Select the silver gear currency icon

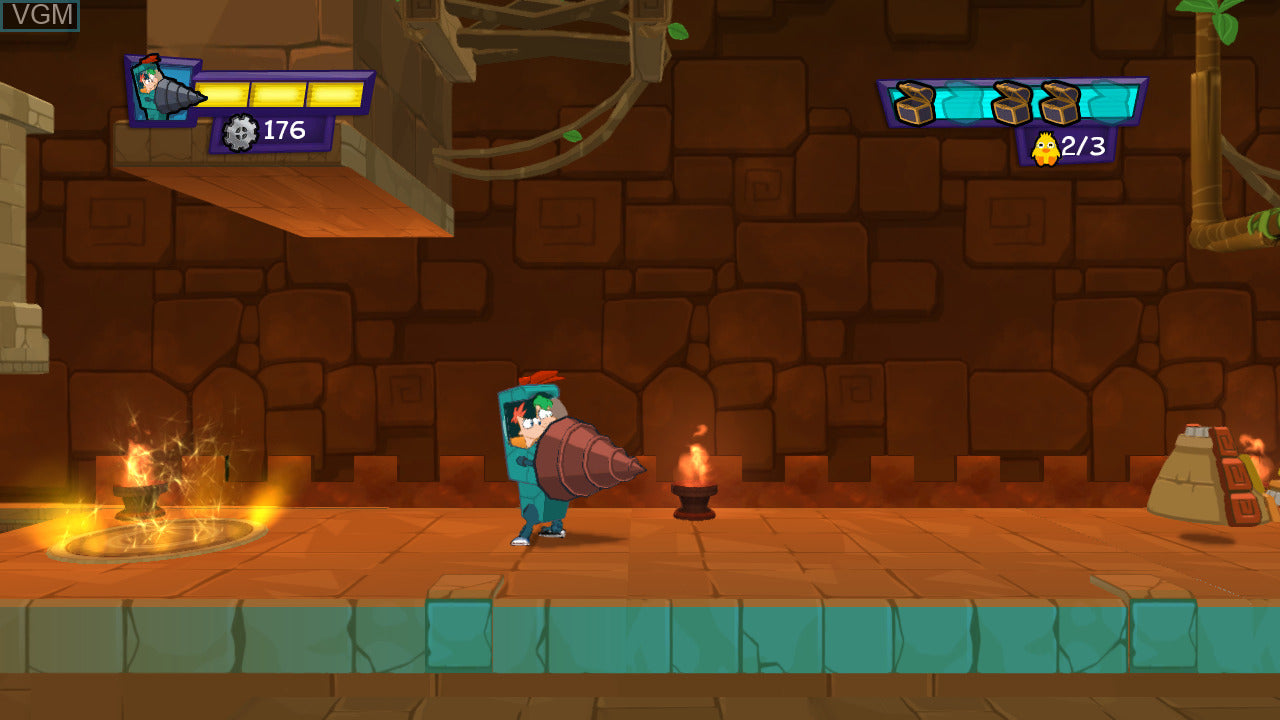click(x=240, y=132)
